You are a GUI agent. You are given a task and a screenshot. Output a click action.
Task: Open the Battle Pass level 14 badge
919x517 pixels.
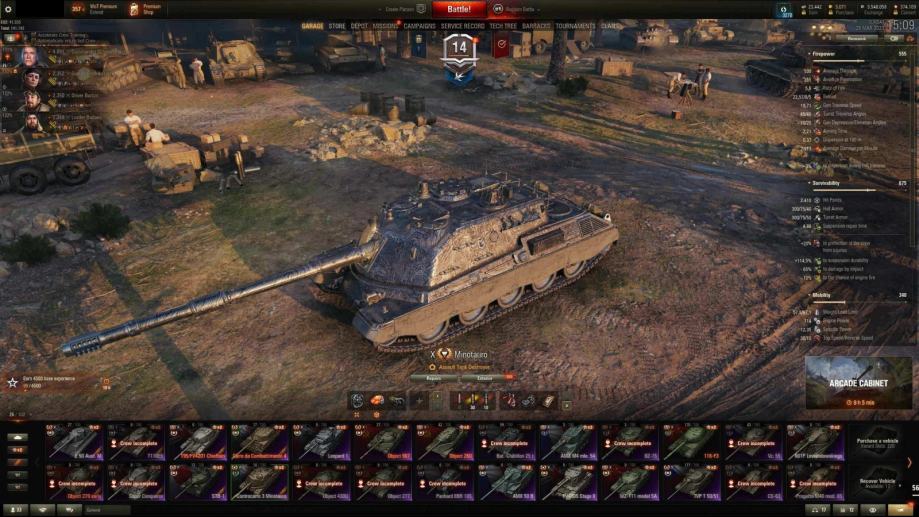pos(459,52)
